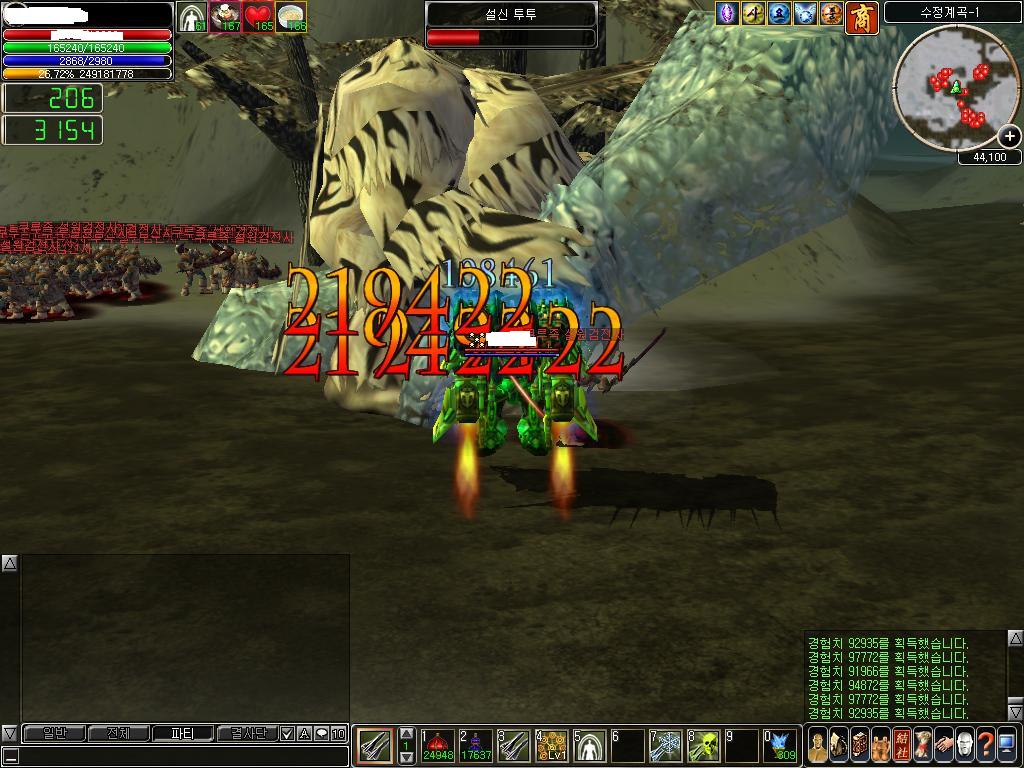Use the red potion in hotbar slot 1
1024x768 pixels.
click(437, 745)
